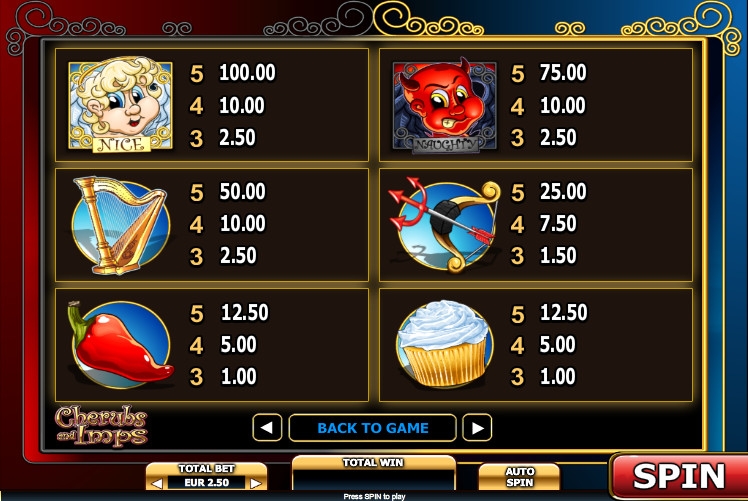Image resolution: width=748 pixels, height=501 pixels.
Task: Show the next paytable page
Action: tap(478, 428)
